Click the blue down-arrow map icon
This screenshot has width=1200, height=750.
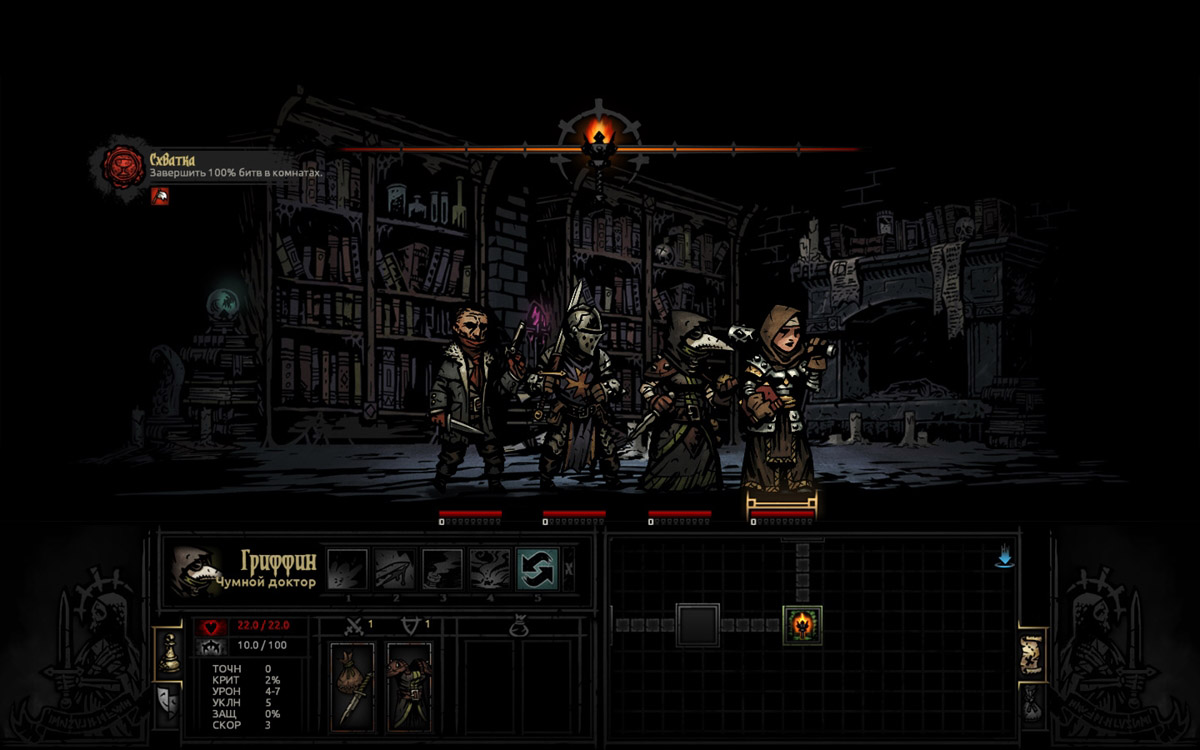tap(1005, 557)
